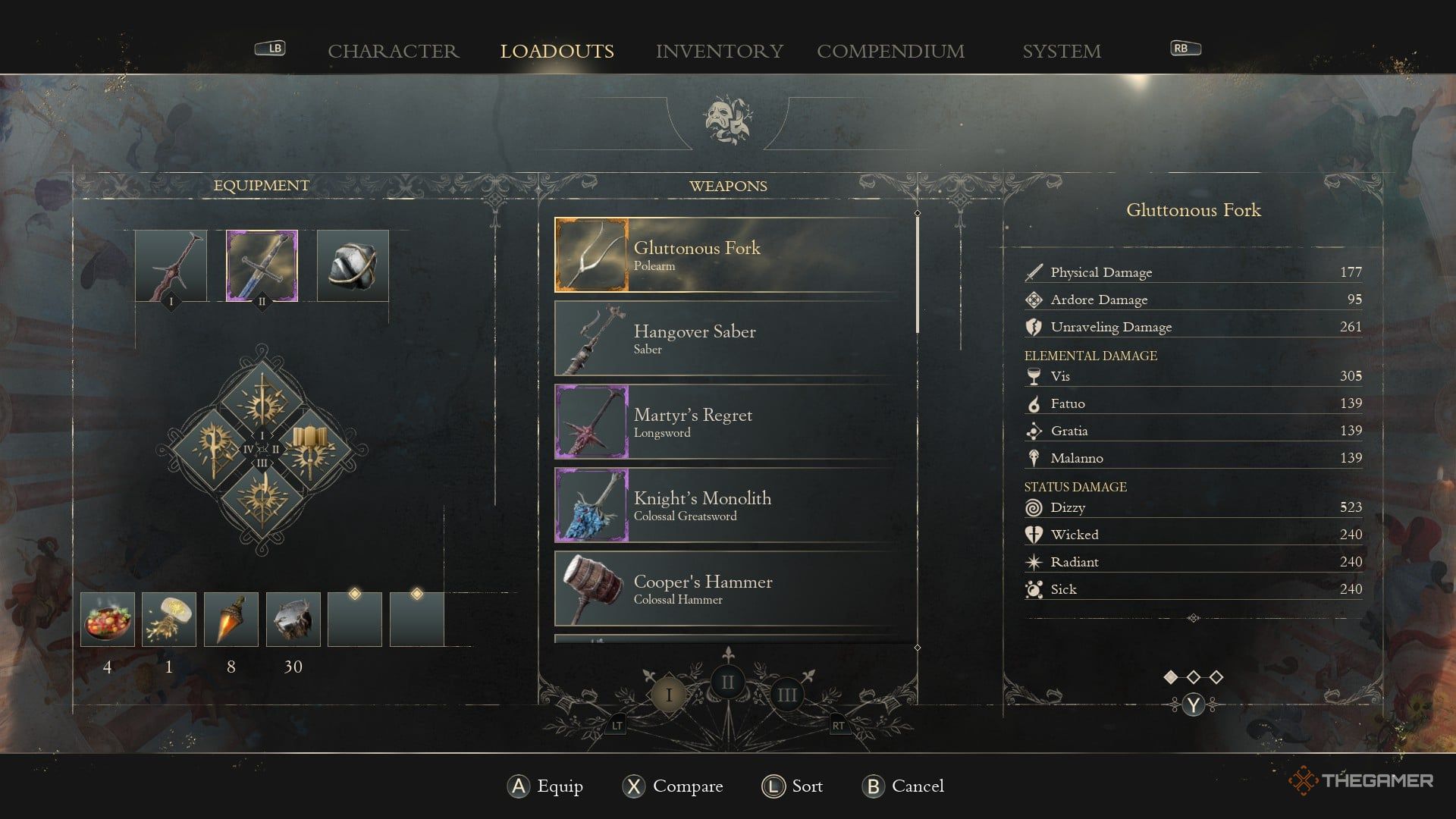Open the System tab
The width and height of the screenshot is (1456, 819).
(x=1061, y=51)
